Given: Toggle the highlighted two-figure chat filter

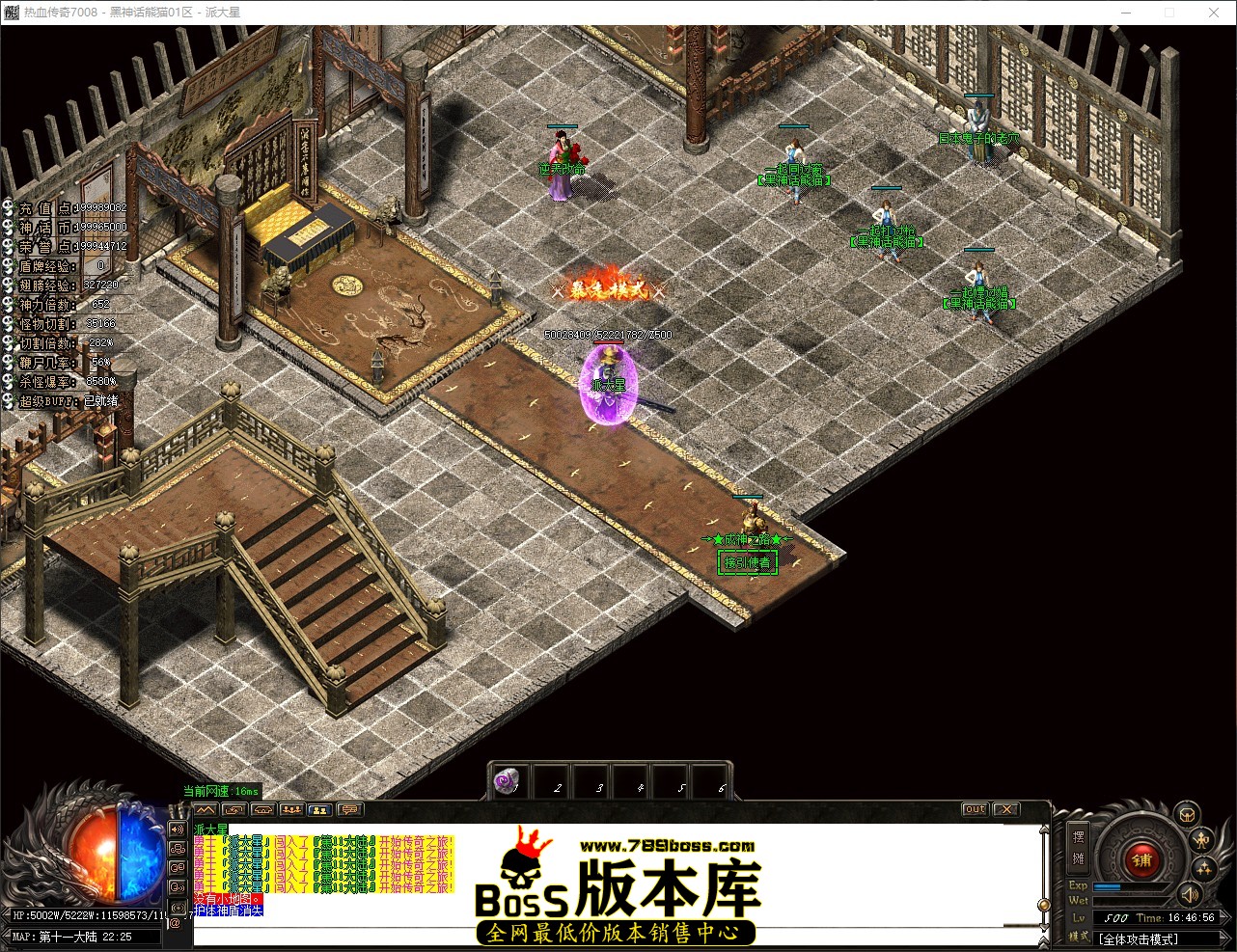Looking at the screenshot, I should (320, 811).
